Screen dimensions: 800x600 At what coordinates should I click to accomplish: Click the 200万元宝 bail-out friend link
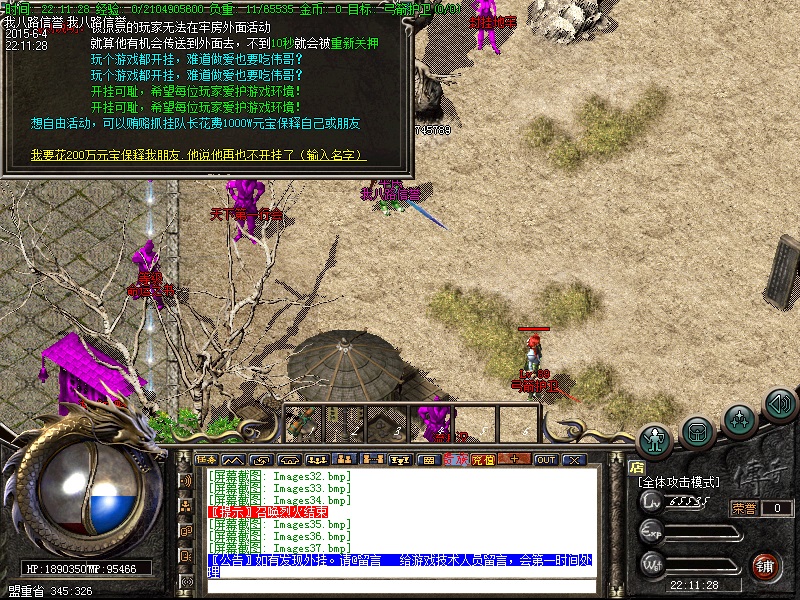(x=198, y=155)
